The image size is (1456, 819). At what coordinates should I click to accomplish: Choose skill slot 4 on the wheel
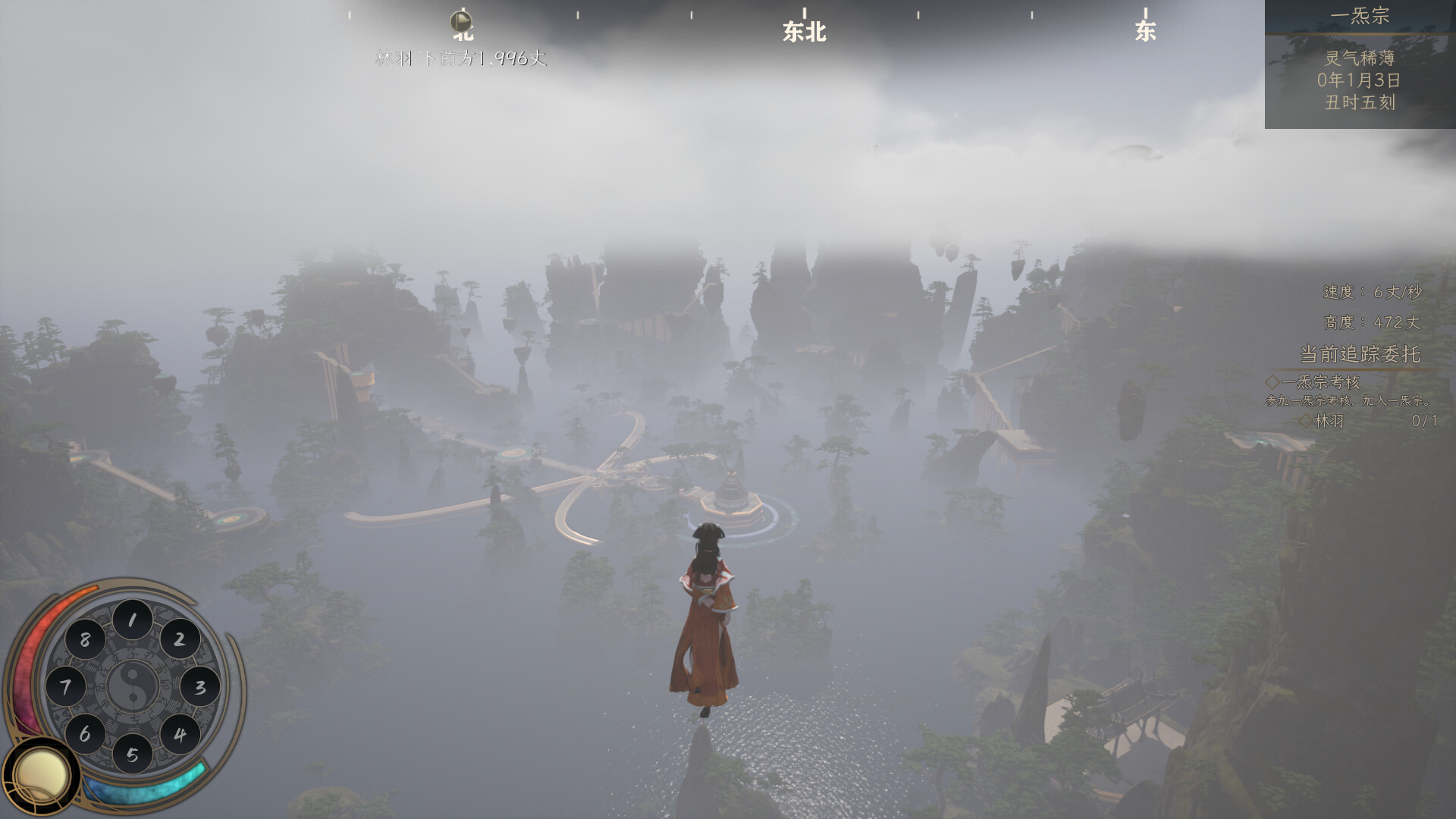(180, 734)
